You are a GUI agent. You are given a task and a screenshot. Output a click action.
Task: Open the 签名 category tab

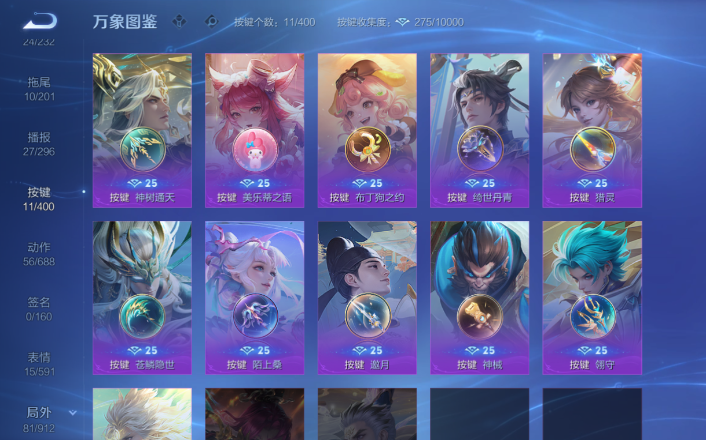39,308
